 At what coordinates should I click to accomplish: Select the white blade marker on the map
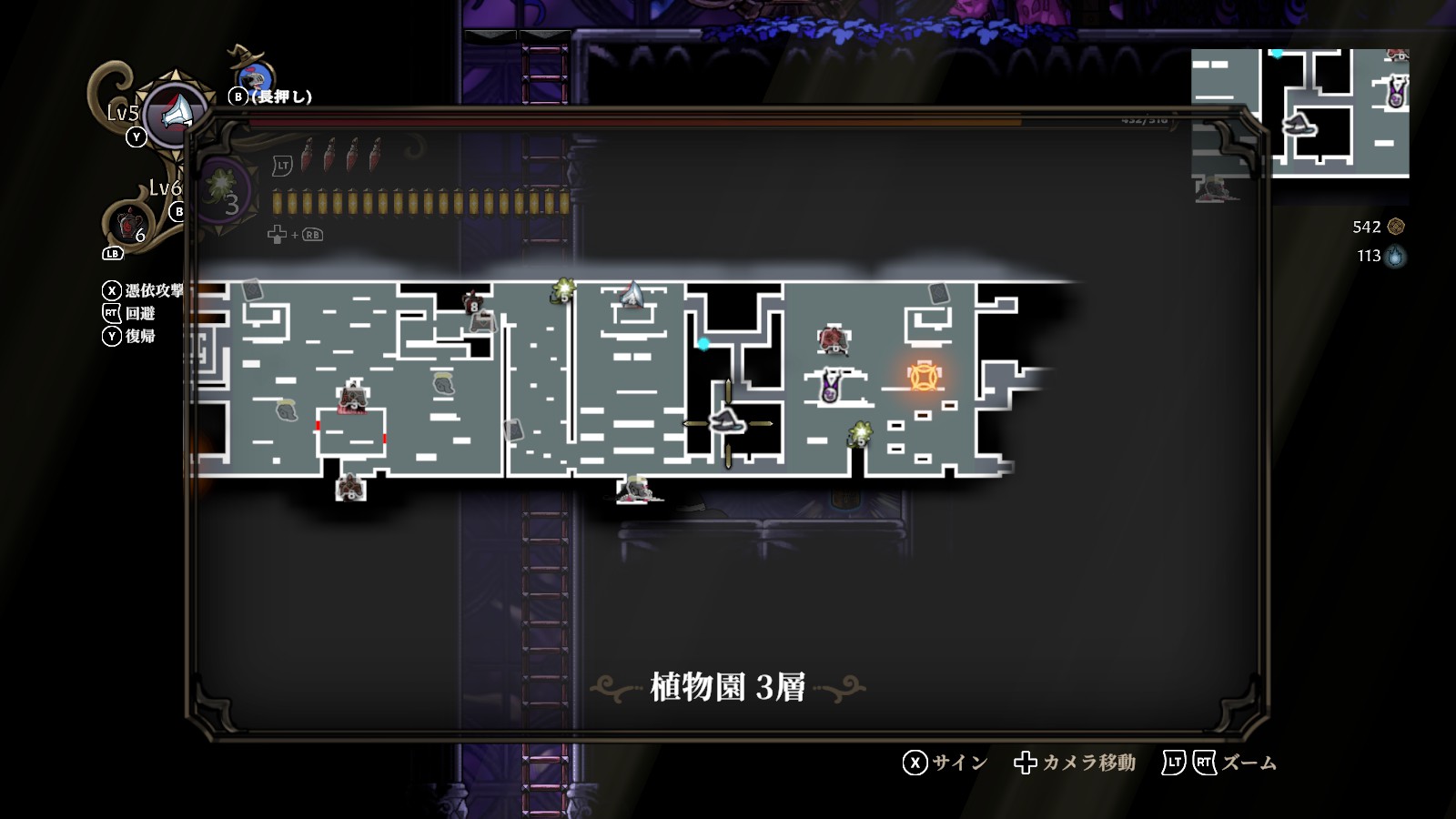point(632,295)
